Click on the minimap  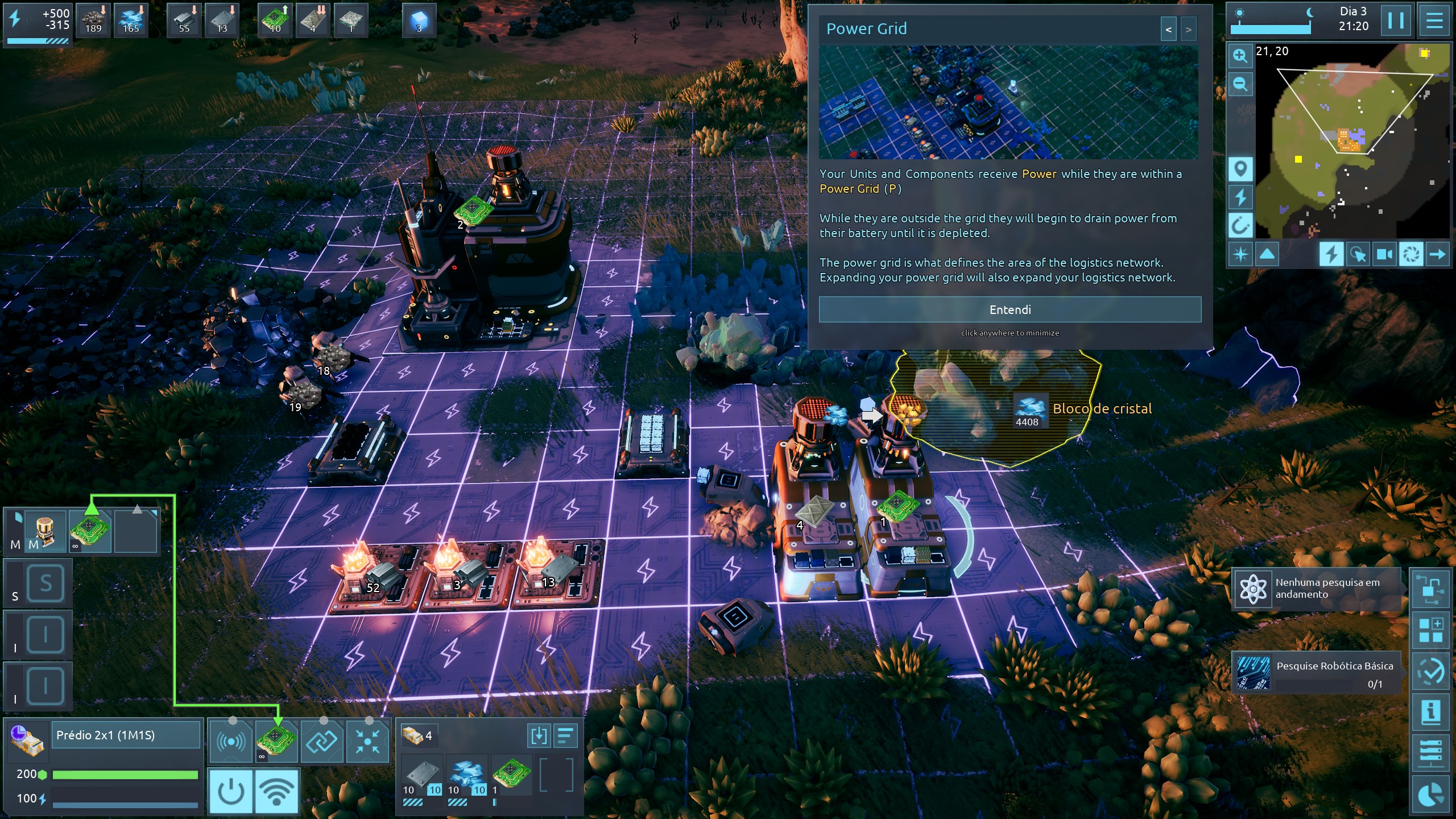[x=1352, y=142]
